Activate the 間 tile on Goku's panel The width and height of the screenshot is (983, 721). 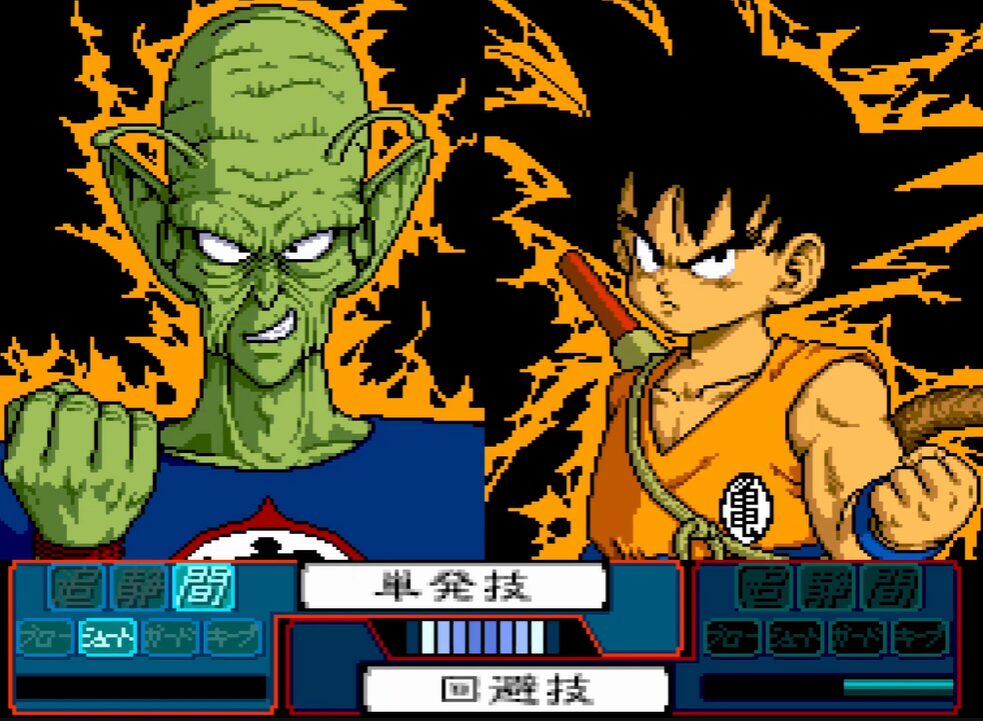click(889, 588)
